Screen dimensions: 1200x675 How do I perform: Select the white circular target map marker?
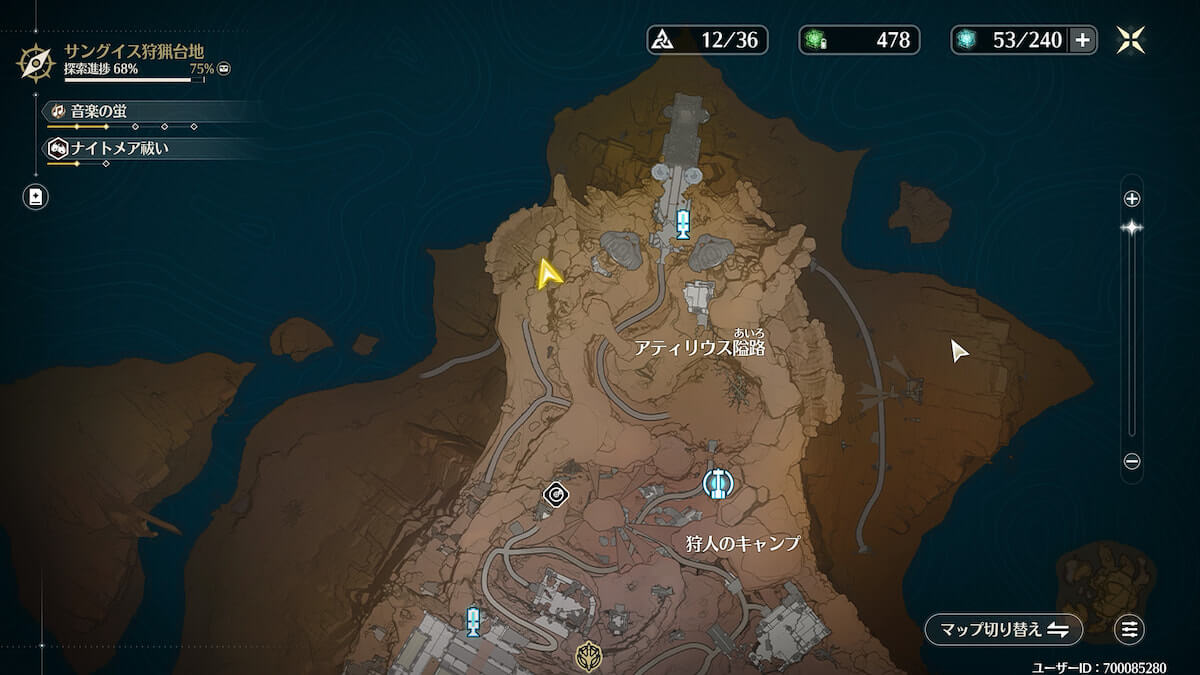point(556,493)
